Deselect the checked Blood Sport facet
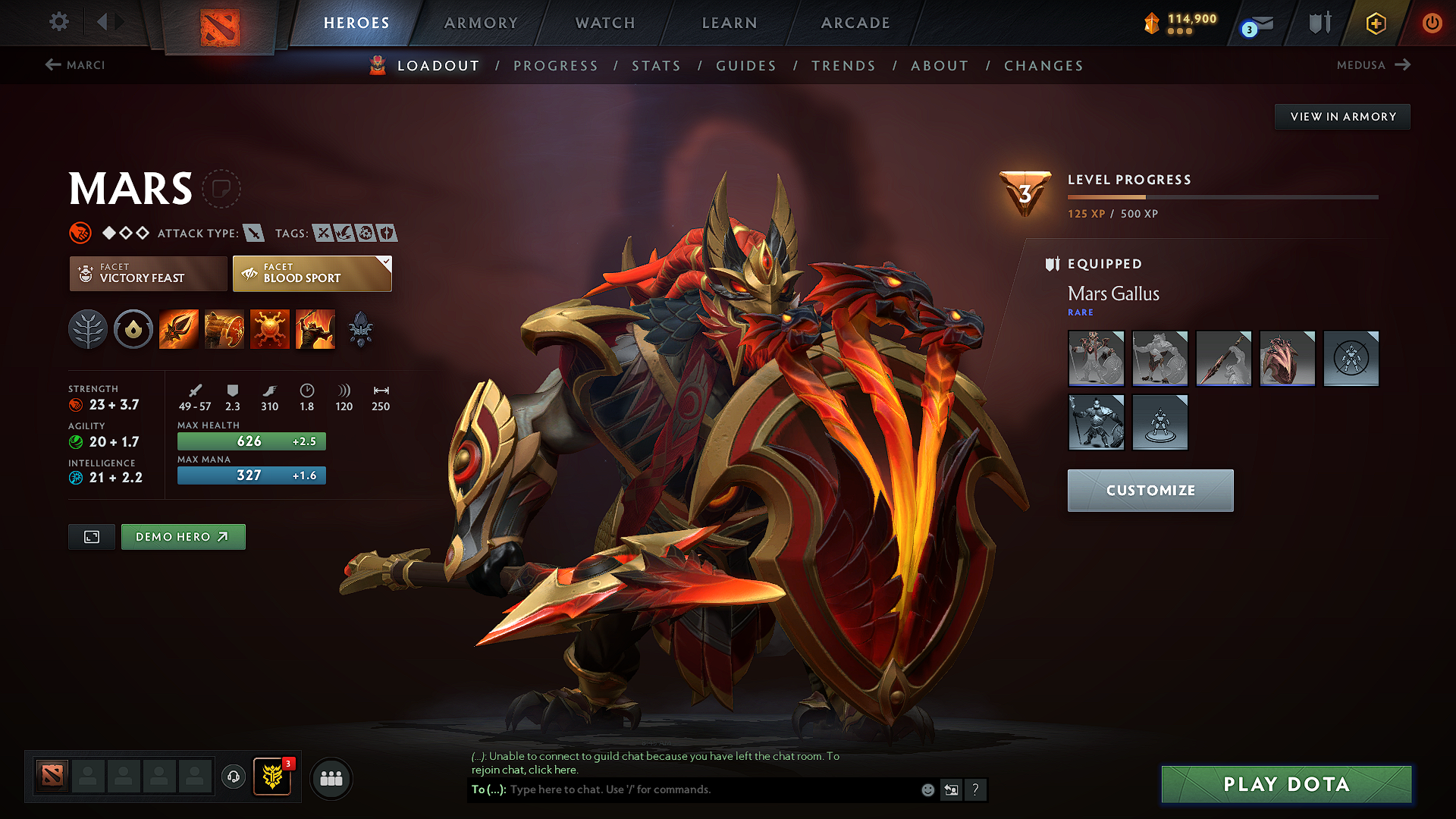 pos(311,273)
